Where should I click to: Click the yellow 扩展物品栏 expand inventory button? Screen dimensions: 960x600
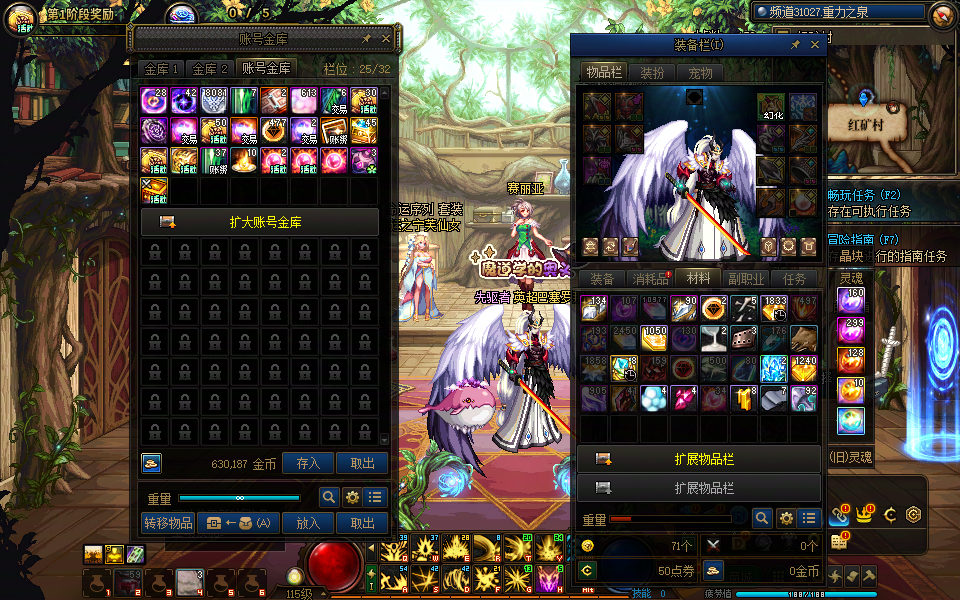(x=699, y=459)
